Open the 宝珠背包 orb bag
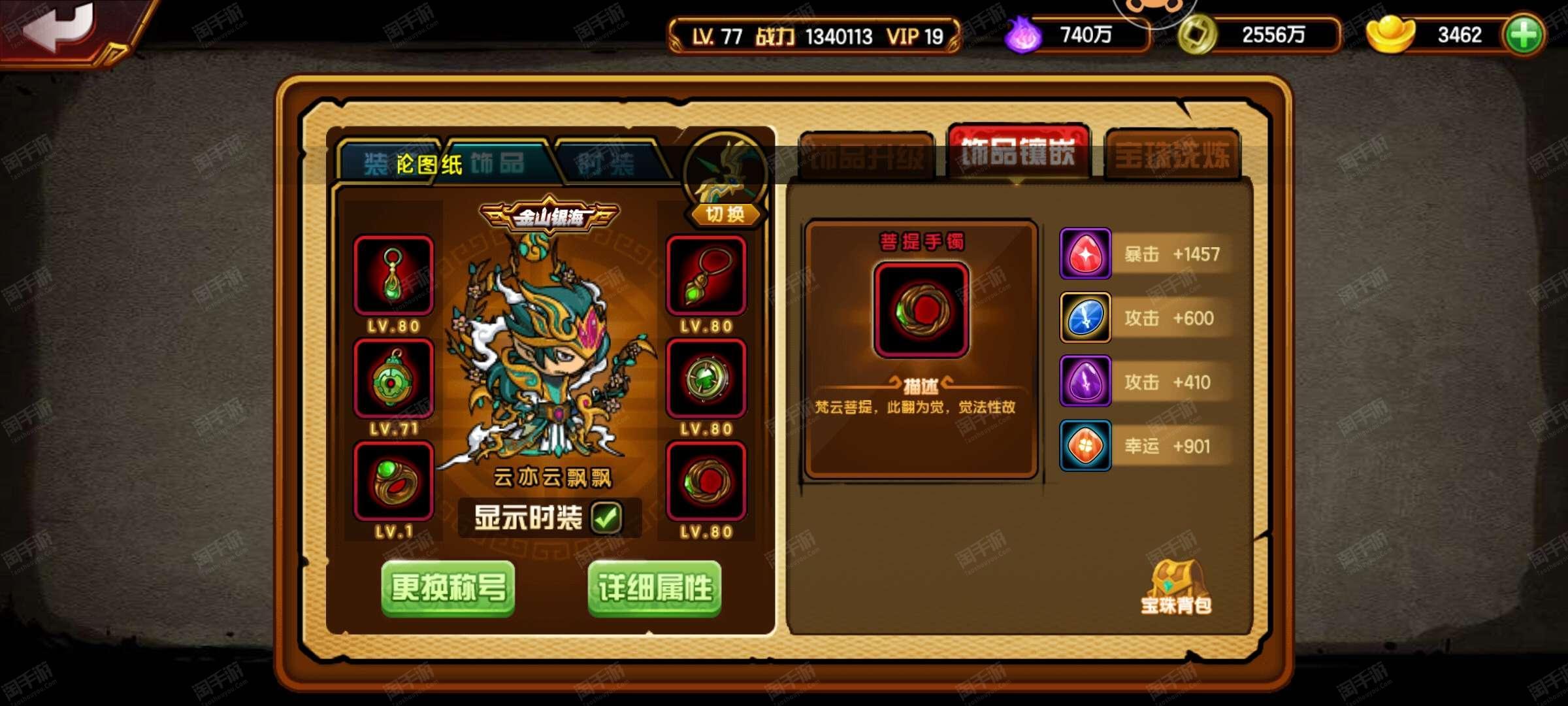This screenshot has width=1568, height=706. pyautogui.click(x=1176, y=588)
